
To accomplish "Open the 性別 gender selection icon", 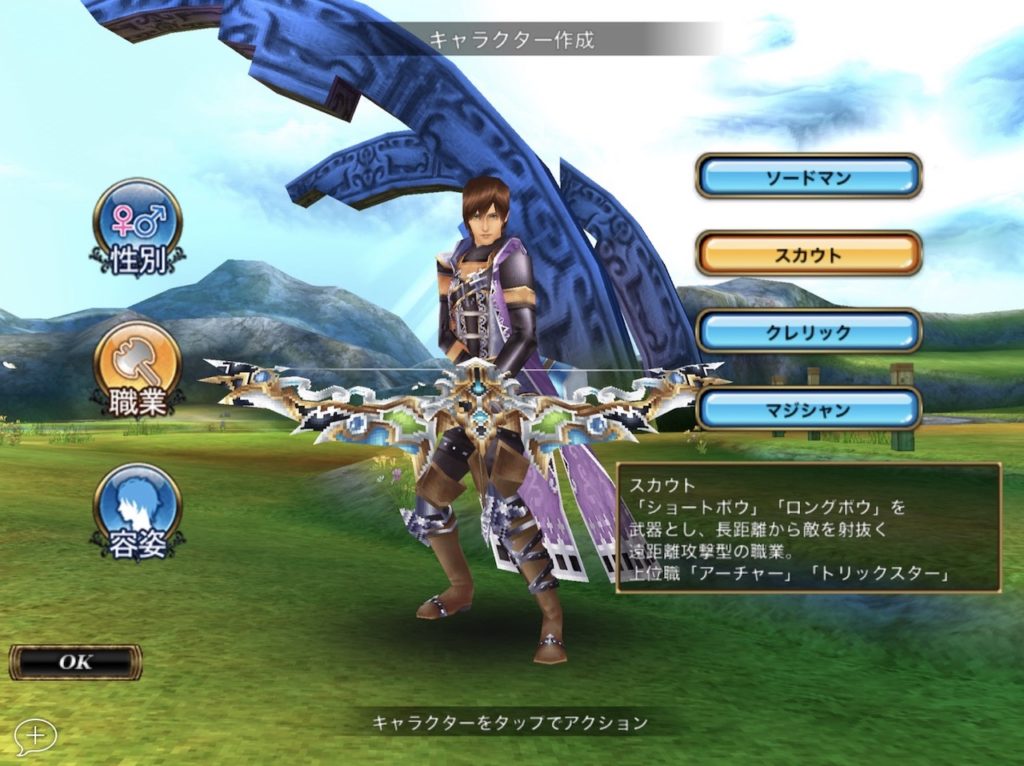I will 137,225.
